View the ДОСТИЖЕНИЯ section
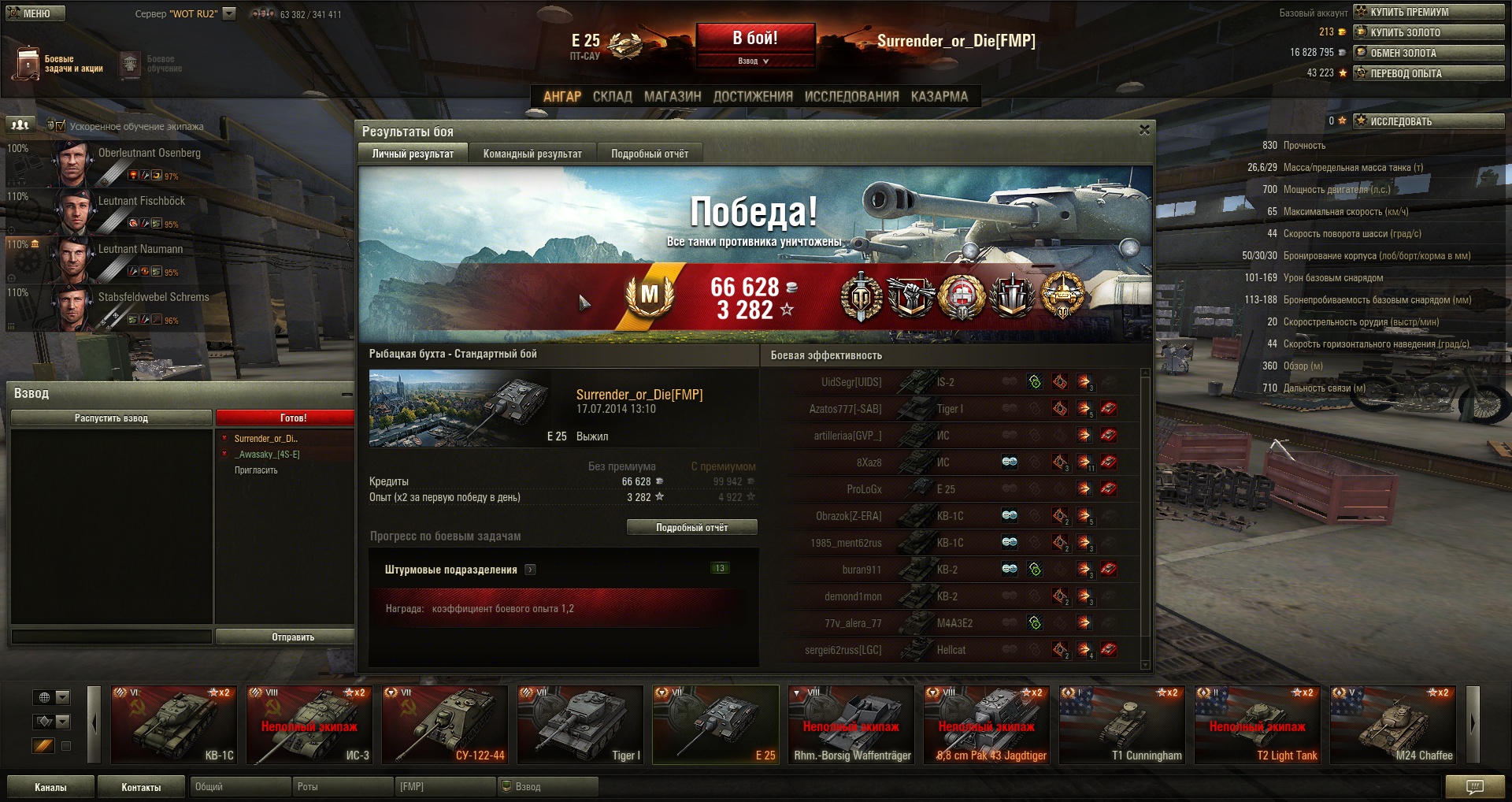Image resolution: width=1512 pixels, height=802 pixels. tap(753, 96)
